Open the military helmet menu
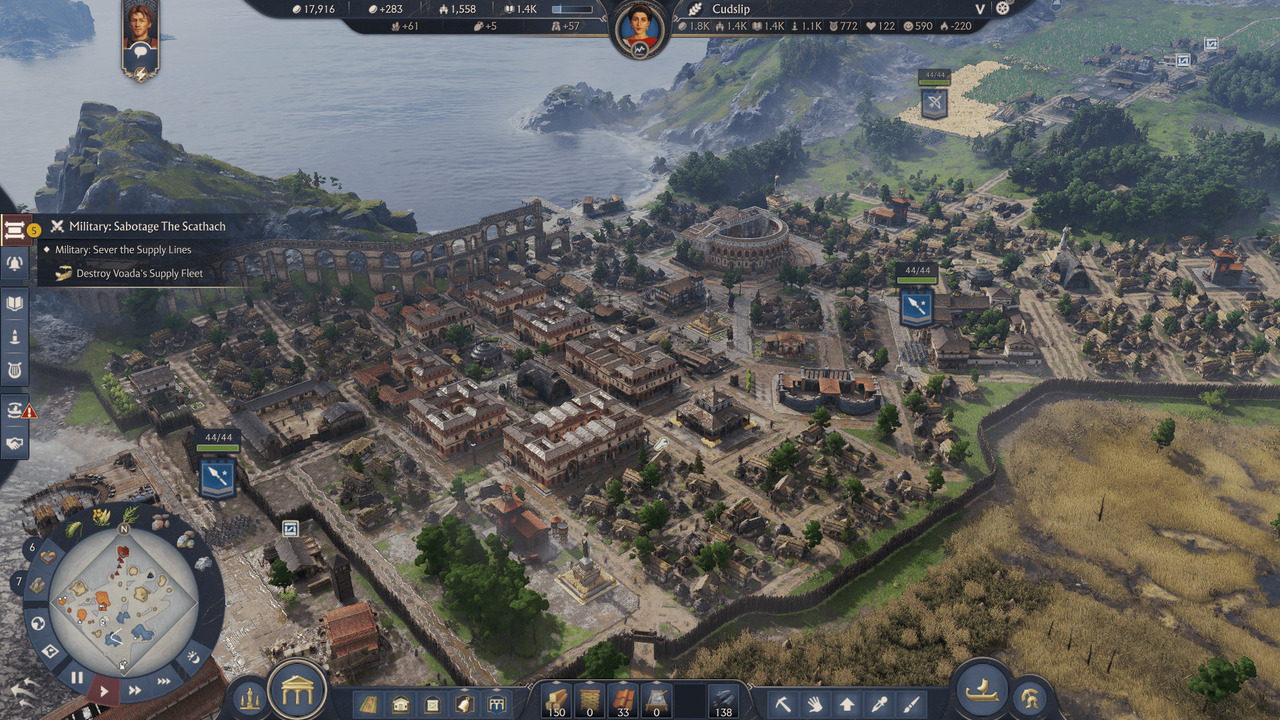Image resolution: width=1280 pixels, height=720 pixels. click(1027, 698)
